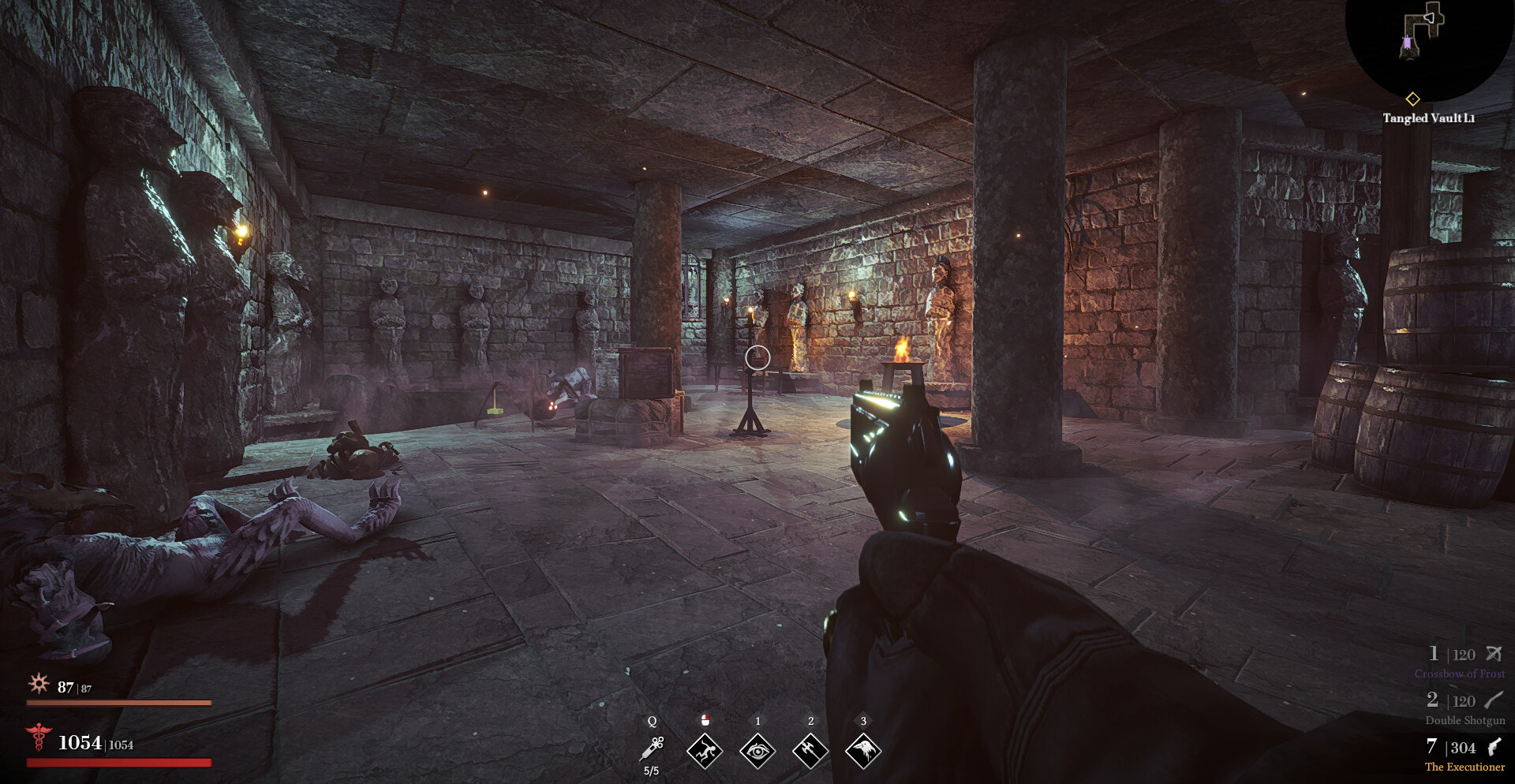Cast the raven head ability

coord(863,750)
